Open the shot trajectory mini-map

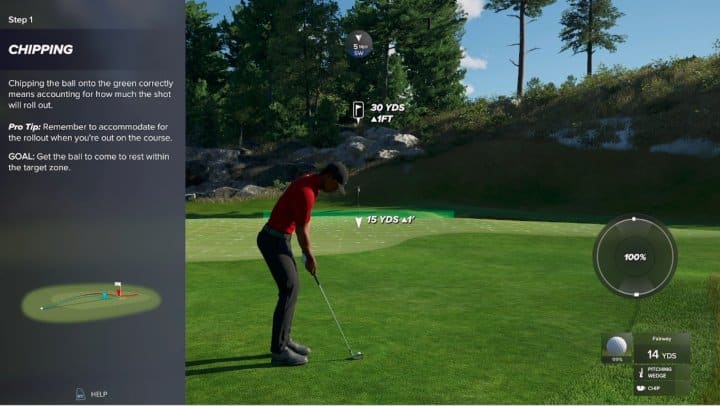[x=92, y=299]
